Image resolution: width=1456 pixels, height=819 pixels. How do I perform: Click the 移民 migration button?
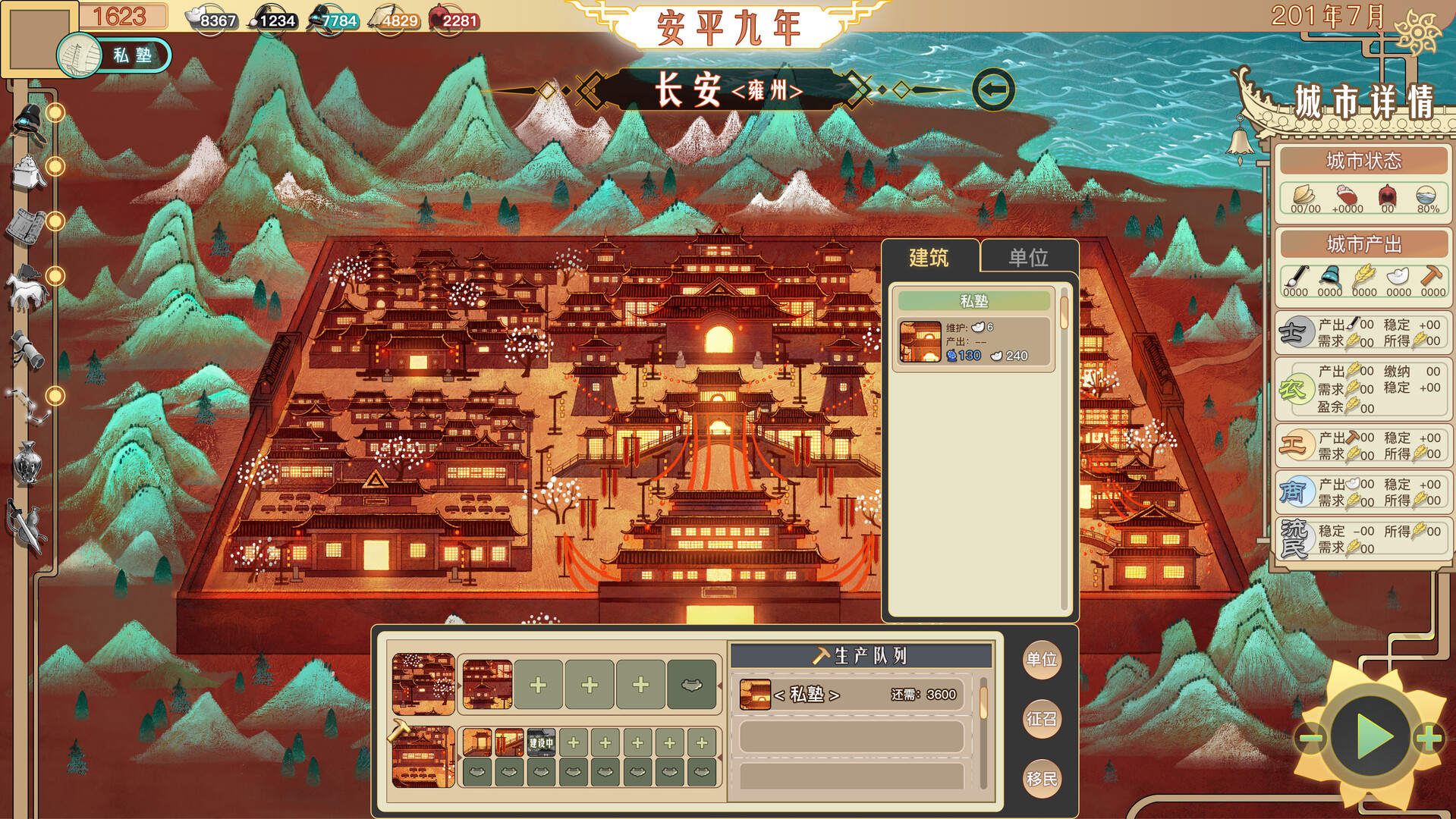(1042, 778)
